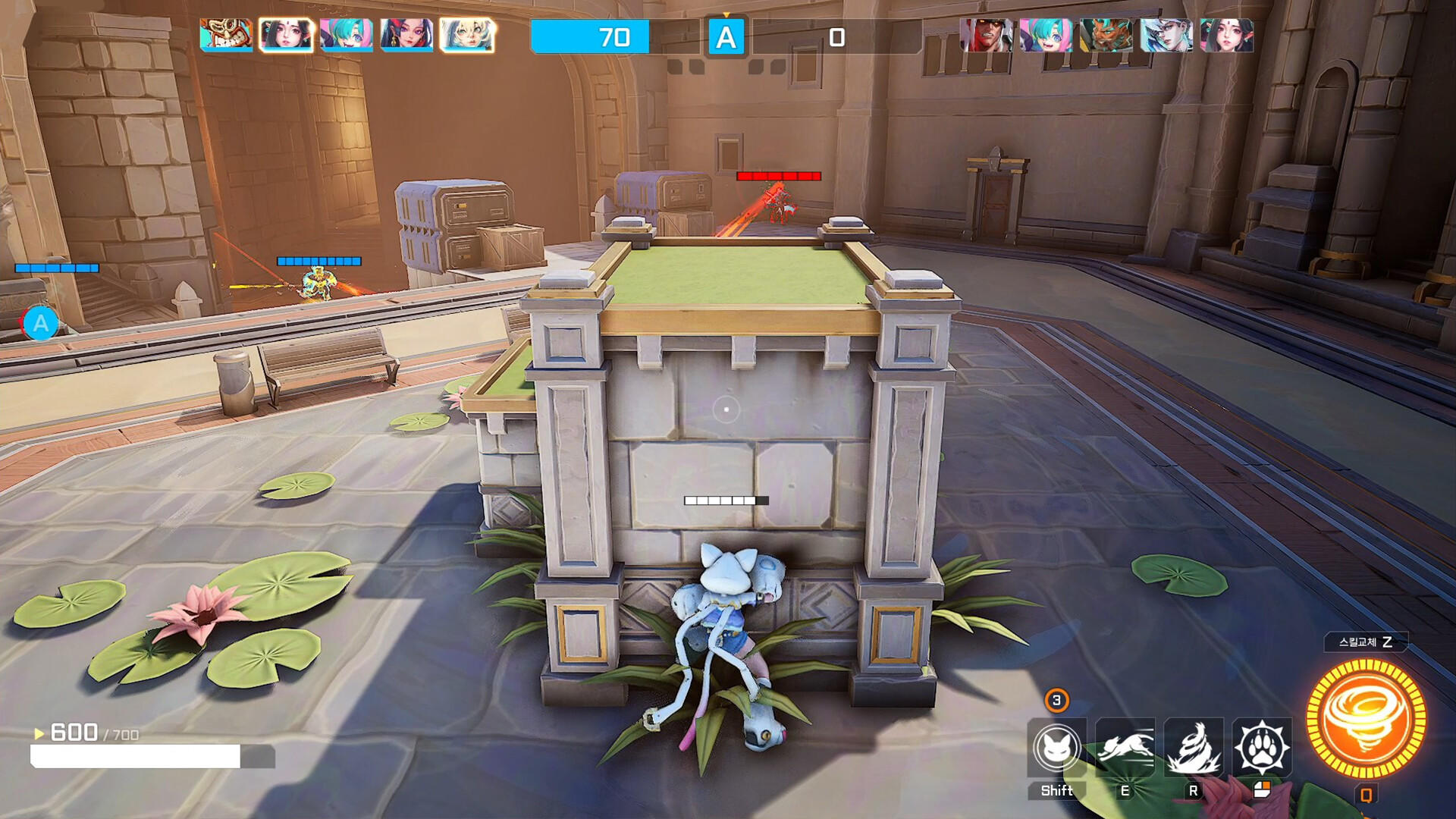The image size is (1456, 819).
Task: Click the glowing white-haired ally portrait
Action: pyautogui.click(x=465, y=34)
